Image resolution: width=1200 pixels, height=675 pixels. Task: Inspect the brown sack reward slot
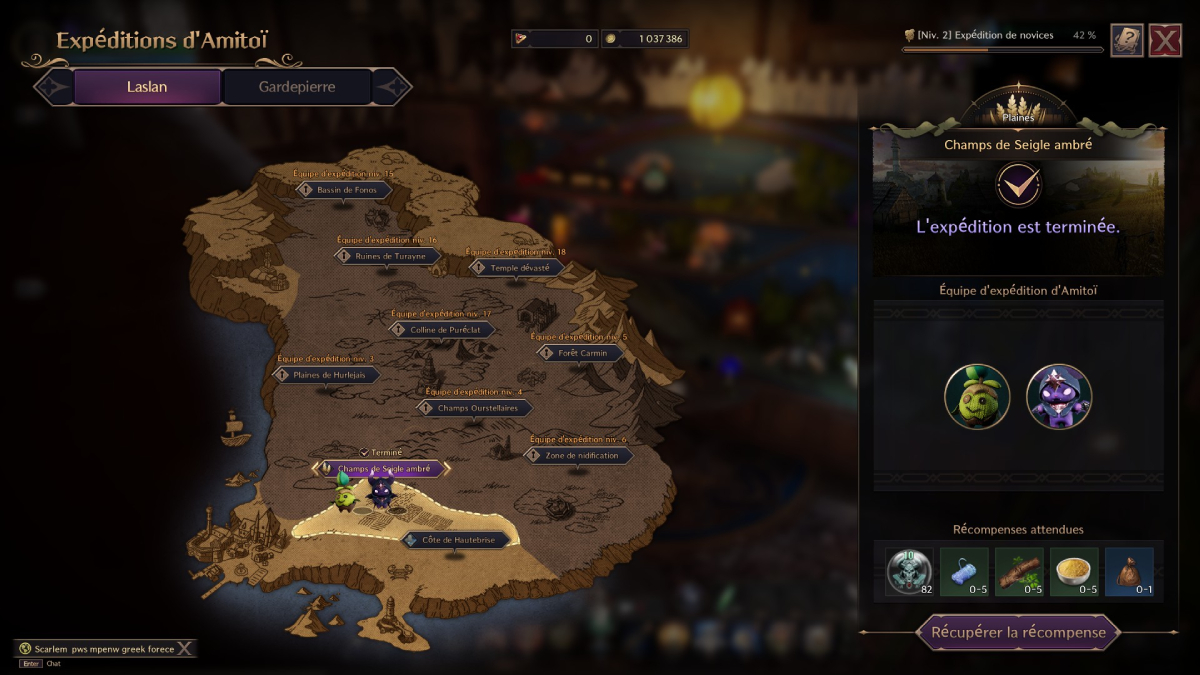coord(1129,573)
